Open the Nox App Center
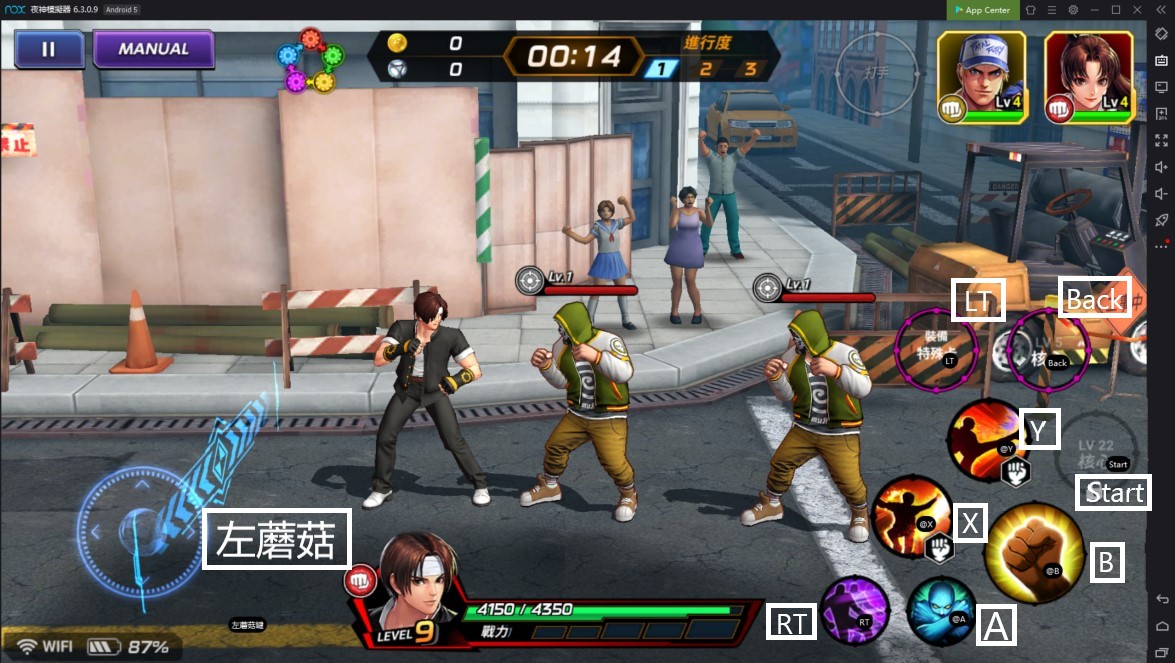The width and height of the screenshot is (1175, 663). 982,10
